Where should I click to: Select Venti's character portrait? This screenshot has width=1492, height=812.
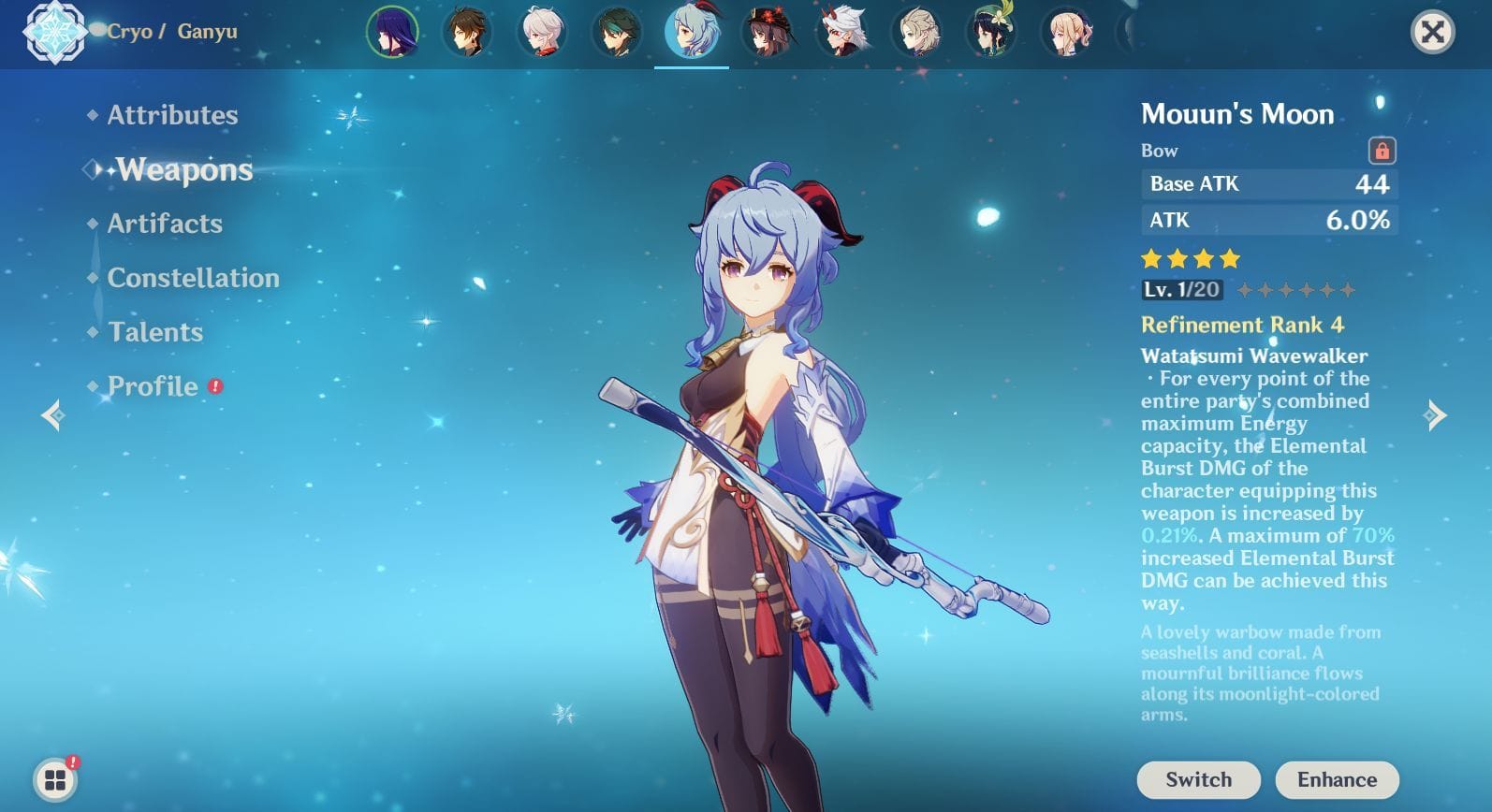coord(991,32)
